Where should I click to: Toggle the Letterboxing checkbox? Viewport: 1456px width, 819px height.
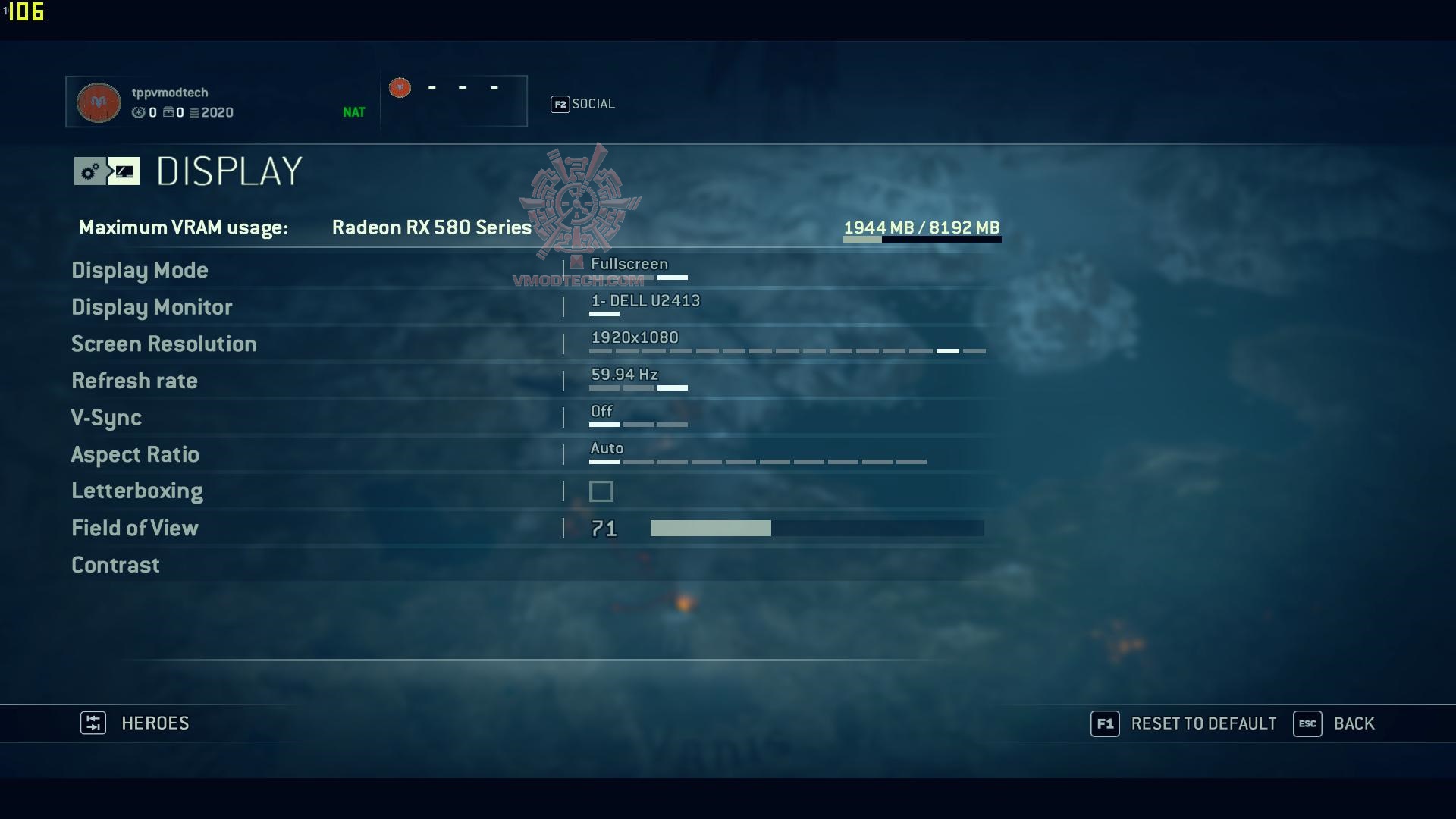click(x=601, y=491)
